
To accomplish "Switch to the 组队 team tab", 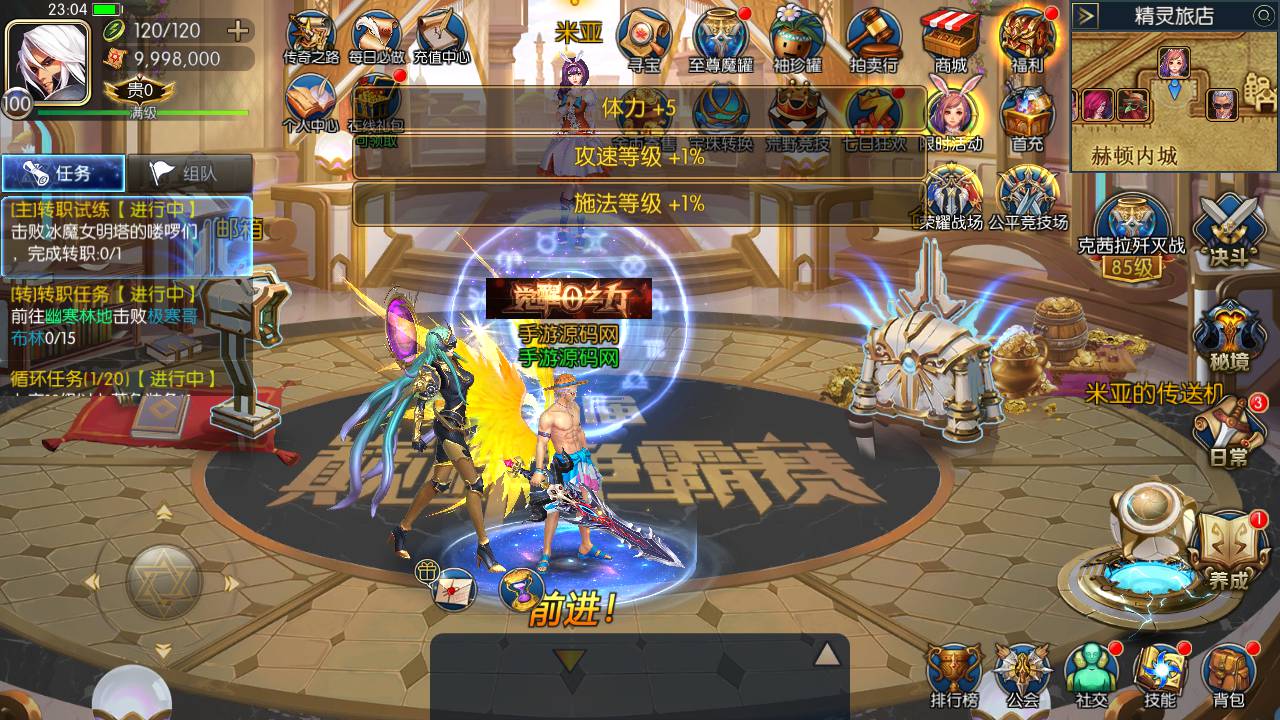I will click(x=188, y=173).
